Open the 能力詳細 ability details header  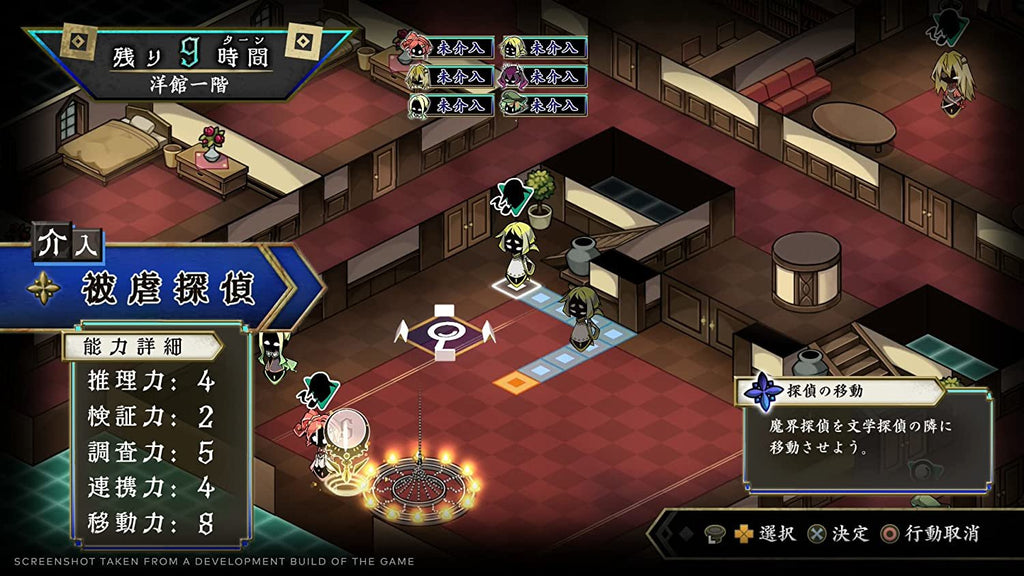[x=141, y=347]
